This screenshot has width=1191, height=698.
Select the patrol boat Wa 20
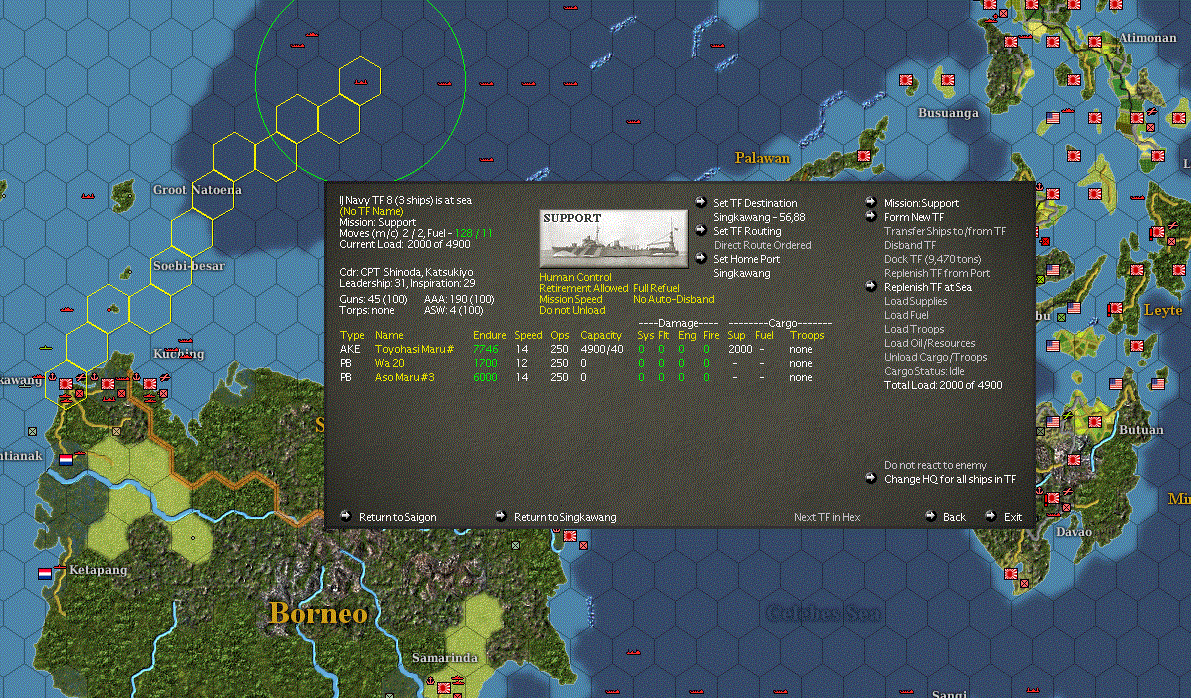click(389, 363)
